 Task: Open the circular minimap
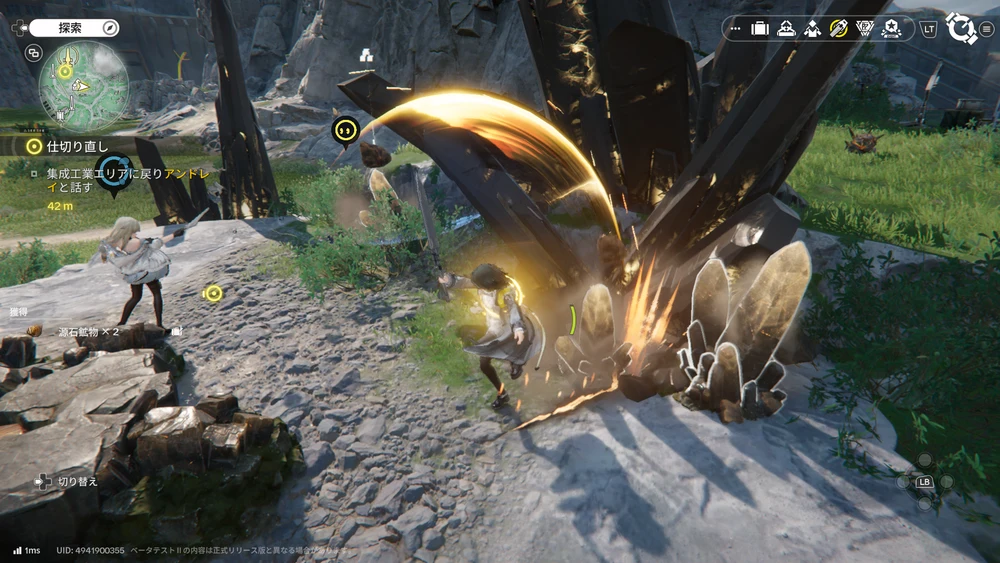pyautogui.click(x=83, y=86)
